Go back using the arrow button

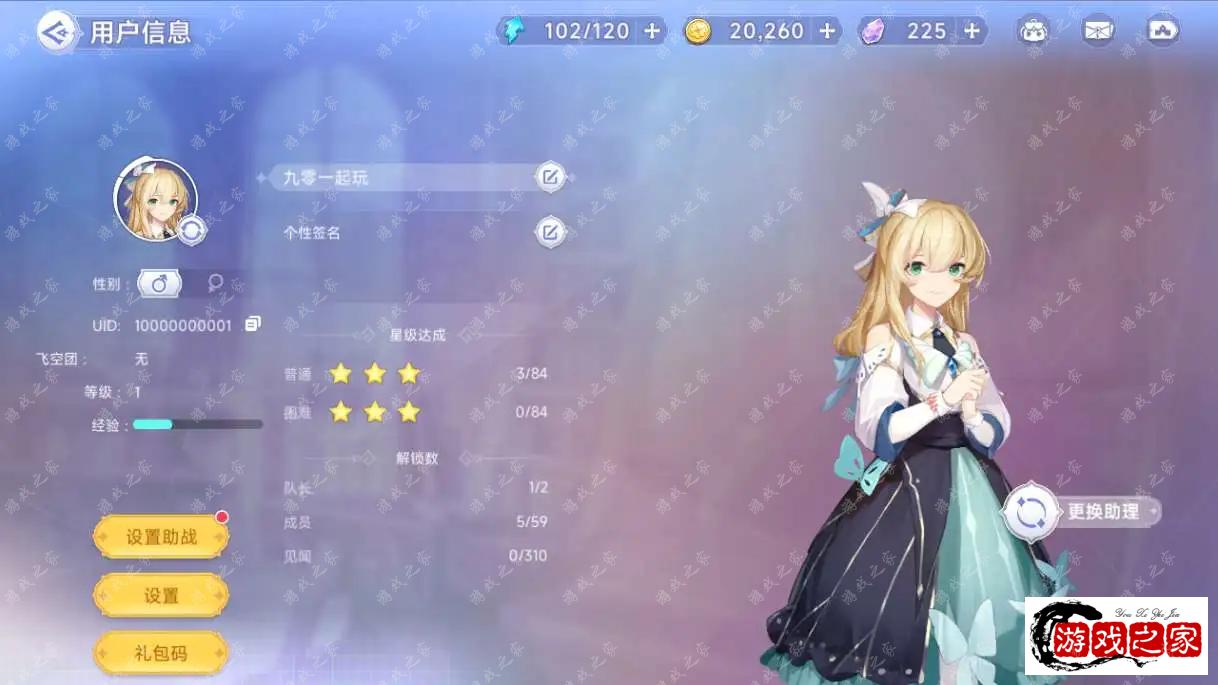click(x=56, y=32)
